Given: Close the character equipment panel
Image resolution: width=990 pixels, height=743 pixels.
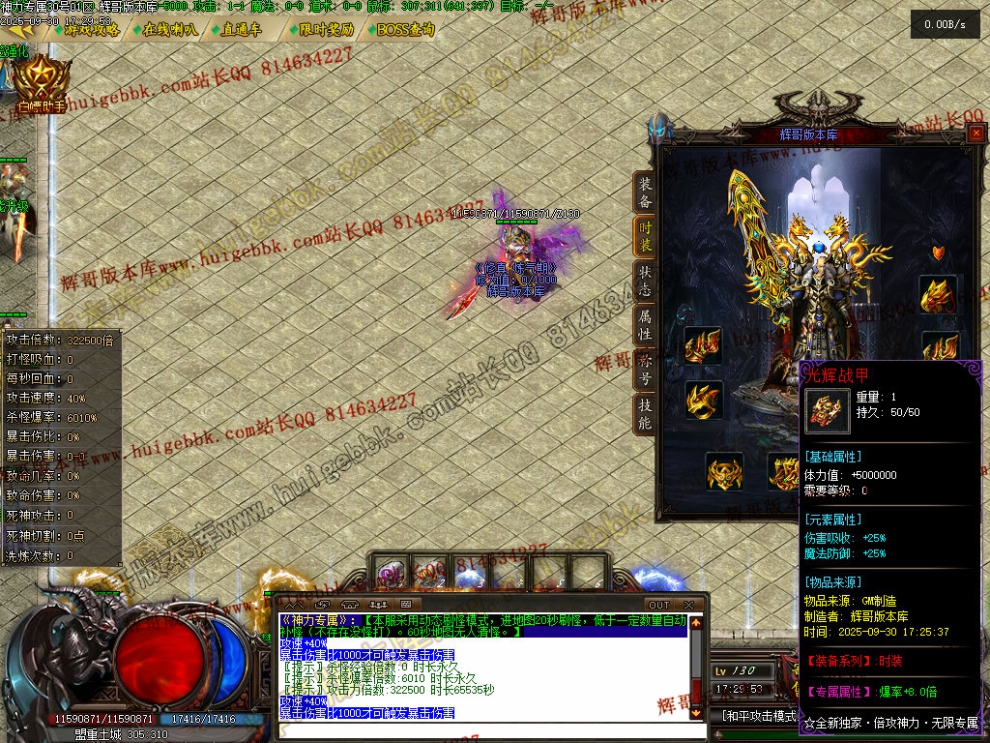Looking at the screenshot, I should pos(976,133).
